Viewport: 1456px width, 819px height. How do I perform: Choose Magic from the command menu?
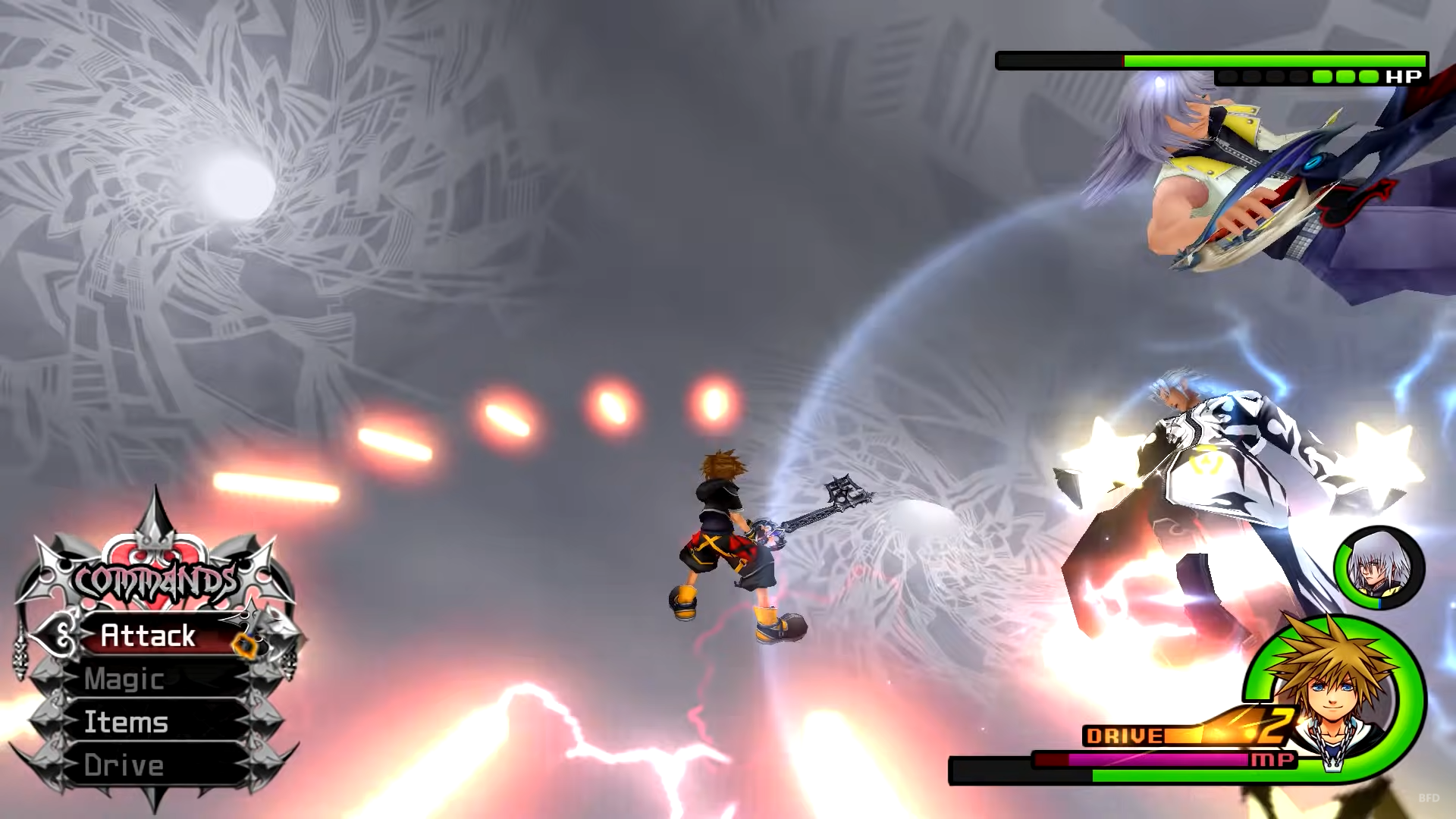pyautogui.click(x=125, y=679)
